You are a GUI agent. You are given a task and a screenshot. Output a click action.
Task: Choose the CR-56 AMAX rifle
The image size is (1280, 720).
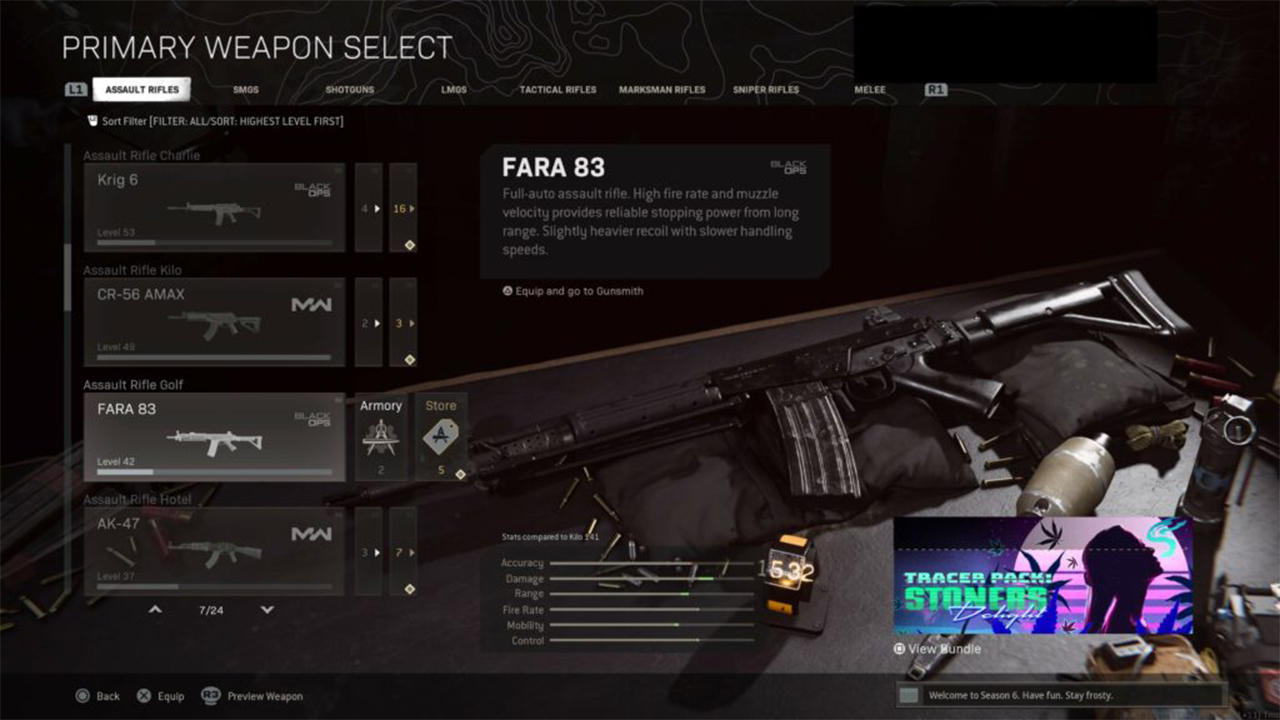[x=214, y=322]
